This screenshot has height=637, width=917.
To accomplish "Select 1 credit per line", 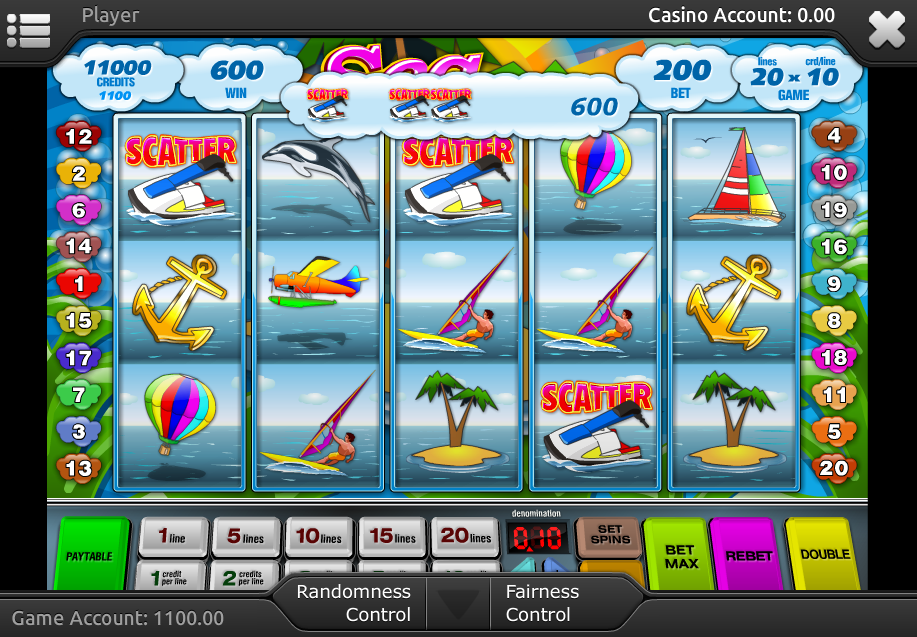I will tap(173, 577).
